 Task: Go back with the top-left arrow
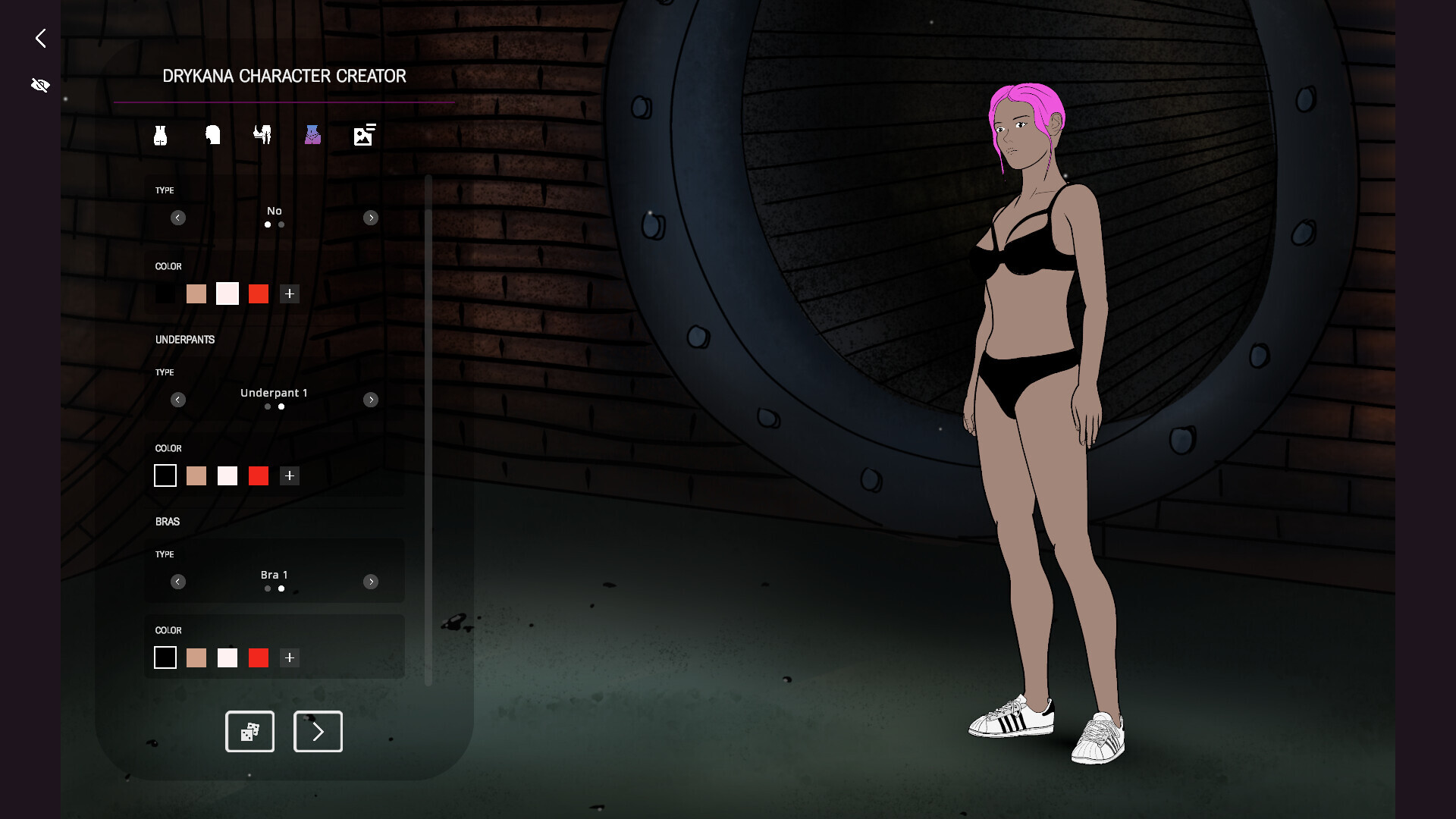[41, 38]
